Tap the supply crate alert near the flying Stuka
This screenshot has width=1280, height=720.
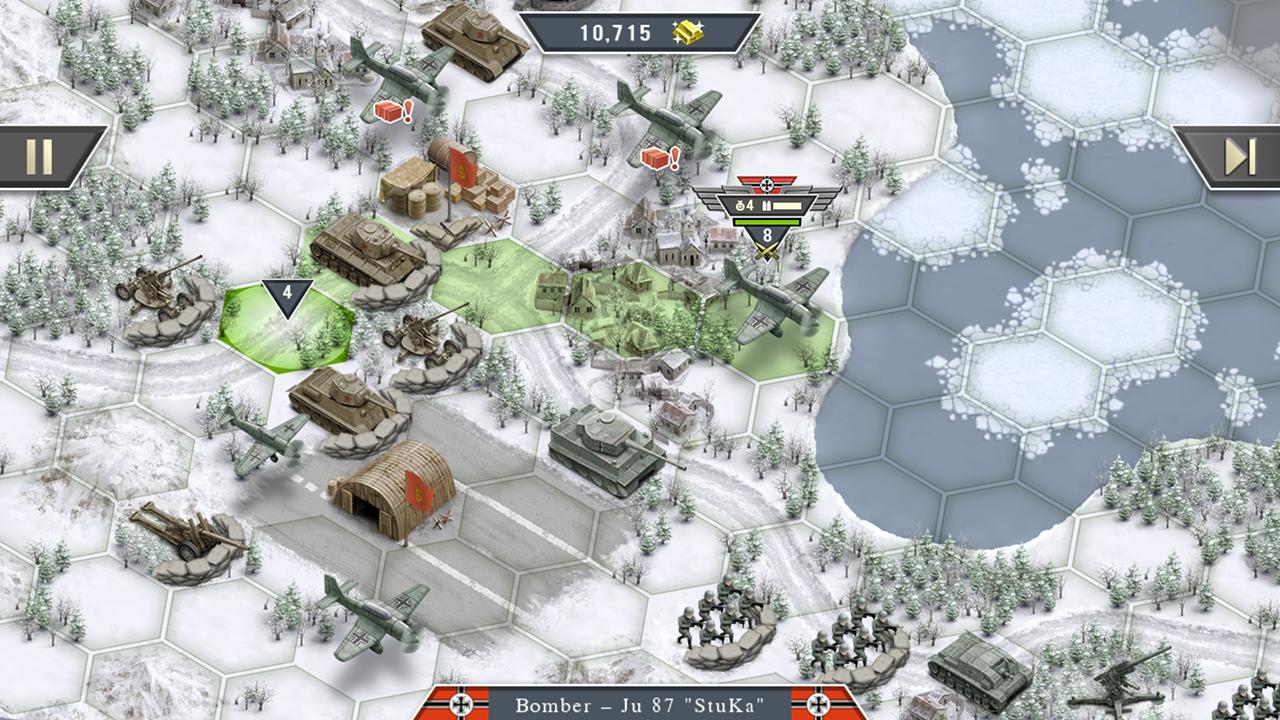point(656,158)
